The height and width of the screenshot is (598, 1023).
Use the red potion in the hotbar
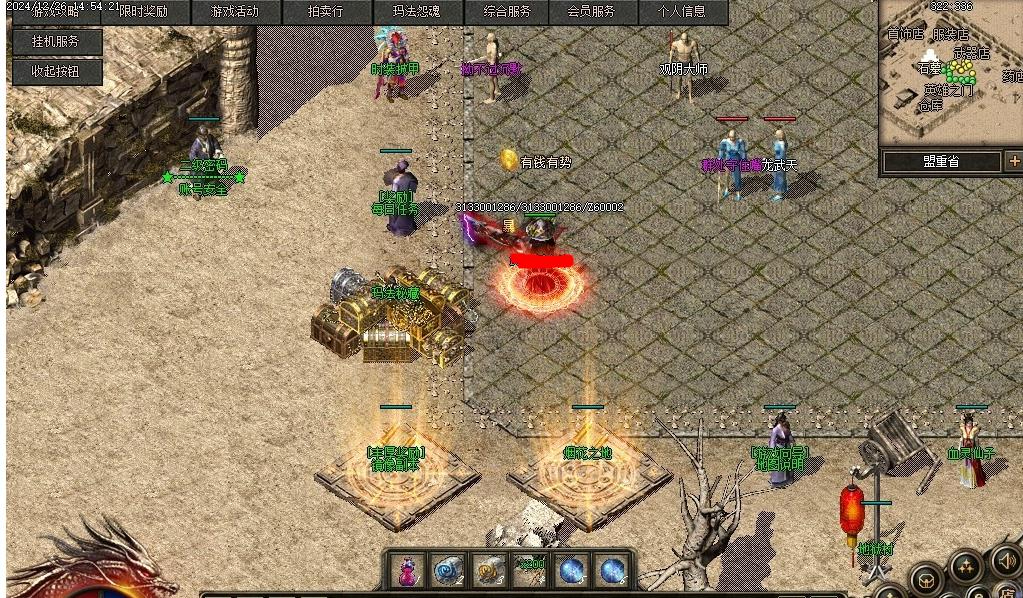(x=407, y=571)
